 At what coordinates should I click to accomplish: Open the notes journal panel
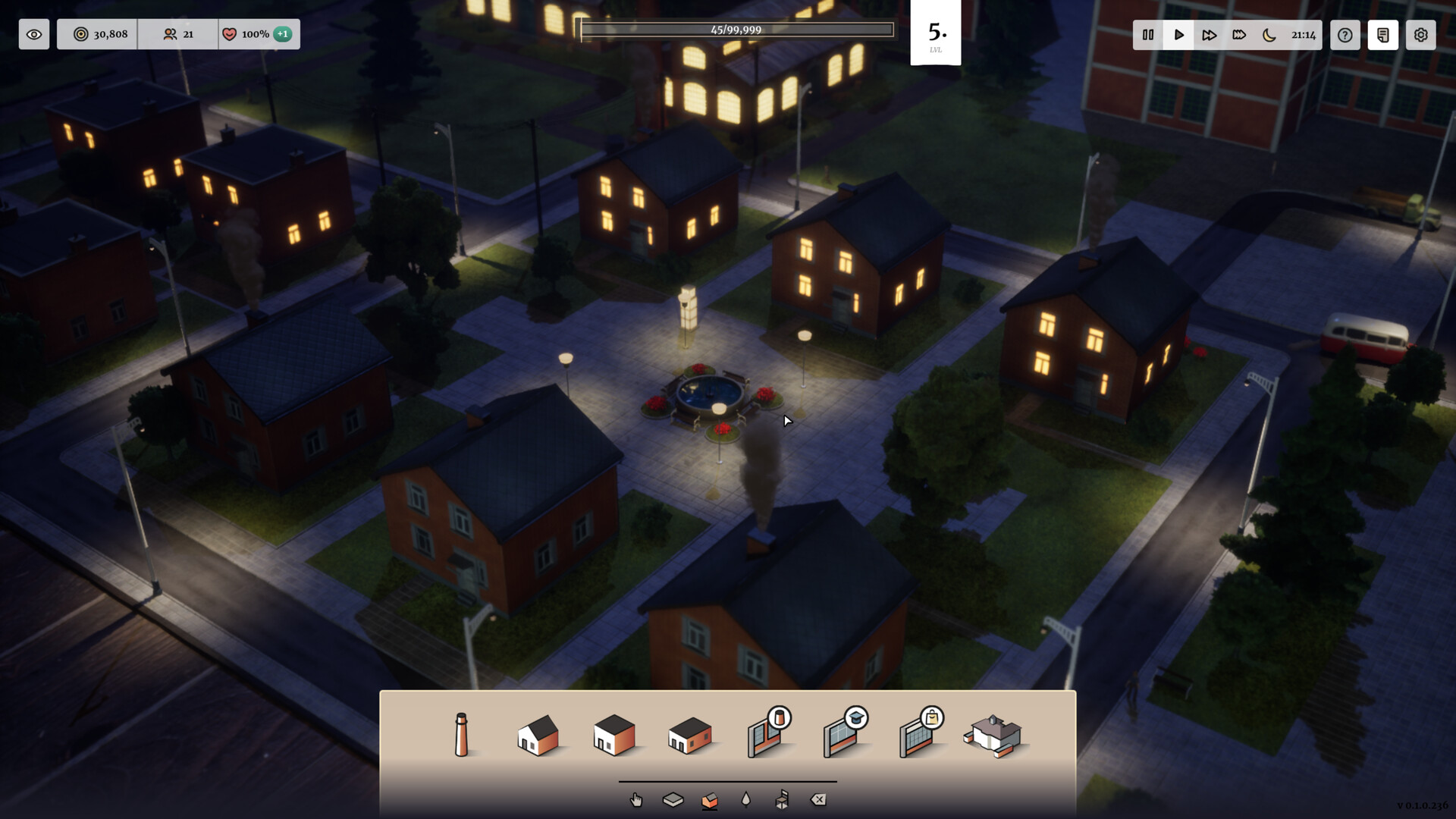1383,34
